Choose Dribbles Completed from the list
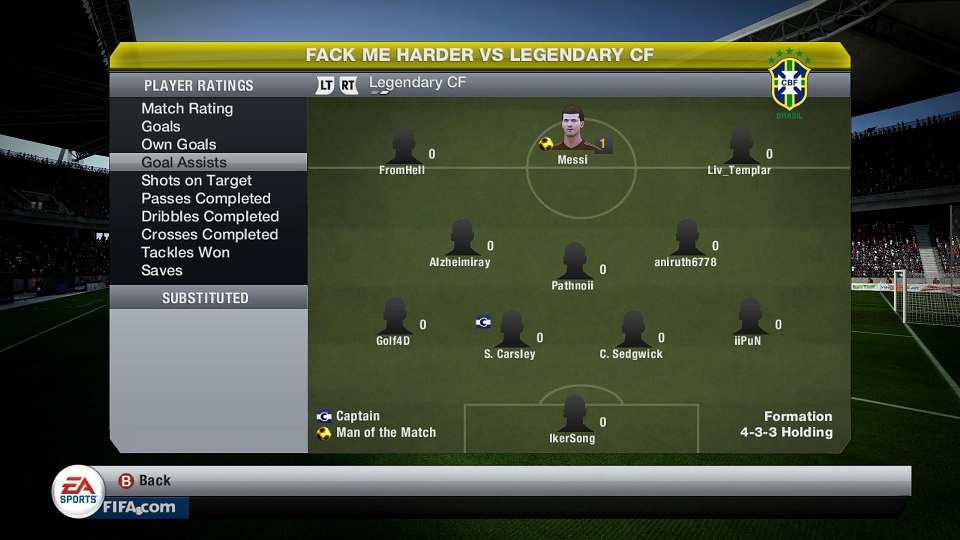Screen dimensions: 960x540 [x=210, y=216]
